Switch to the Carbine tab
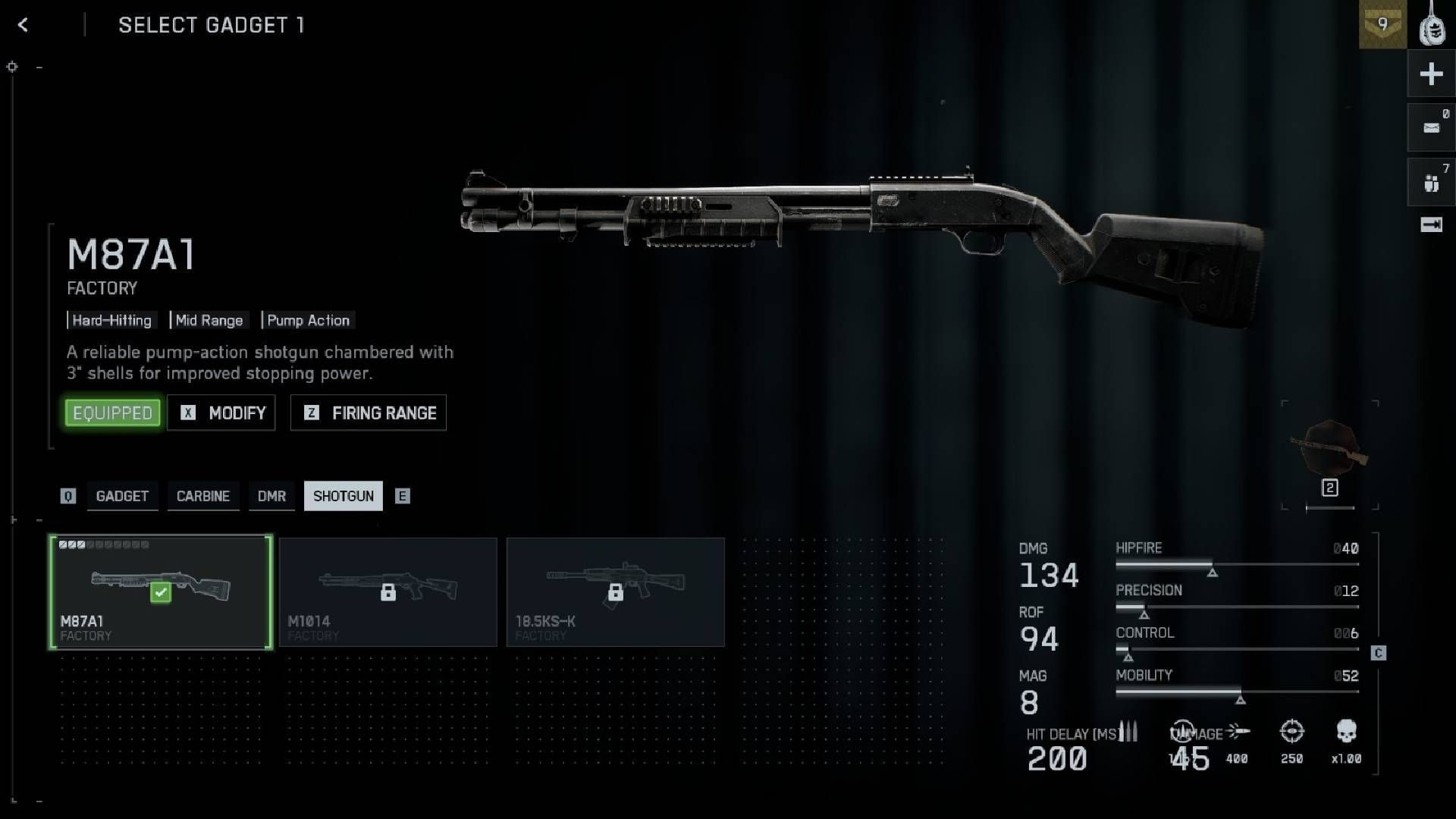Screen dimensions: 1456x819 tap(202, 496)
